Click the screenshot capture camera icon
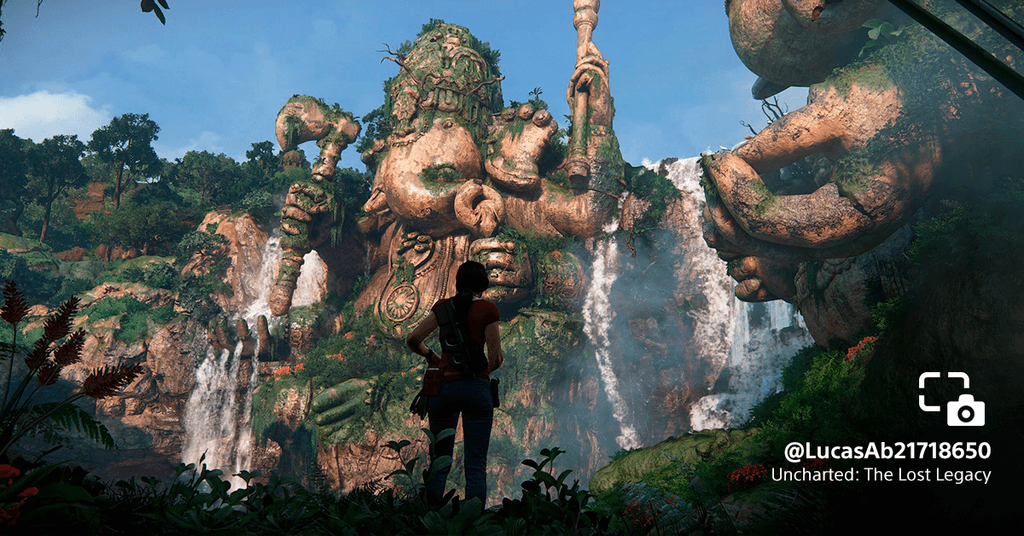The width and height of the screenshot is (1024, 536). [951, 399]
